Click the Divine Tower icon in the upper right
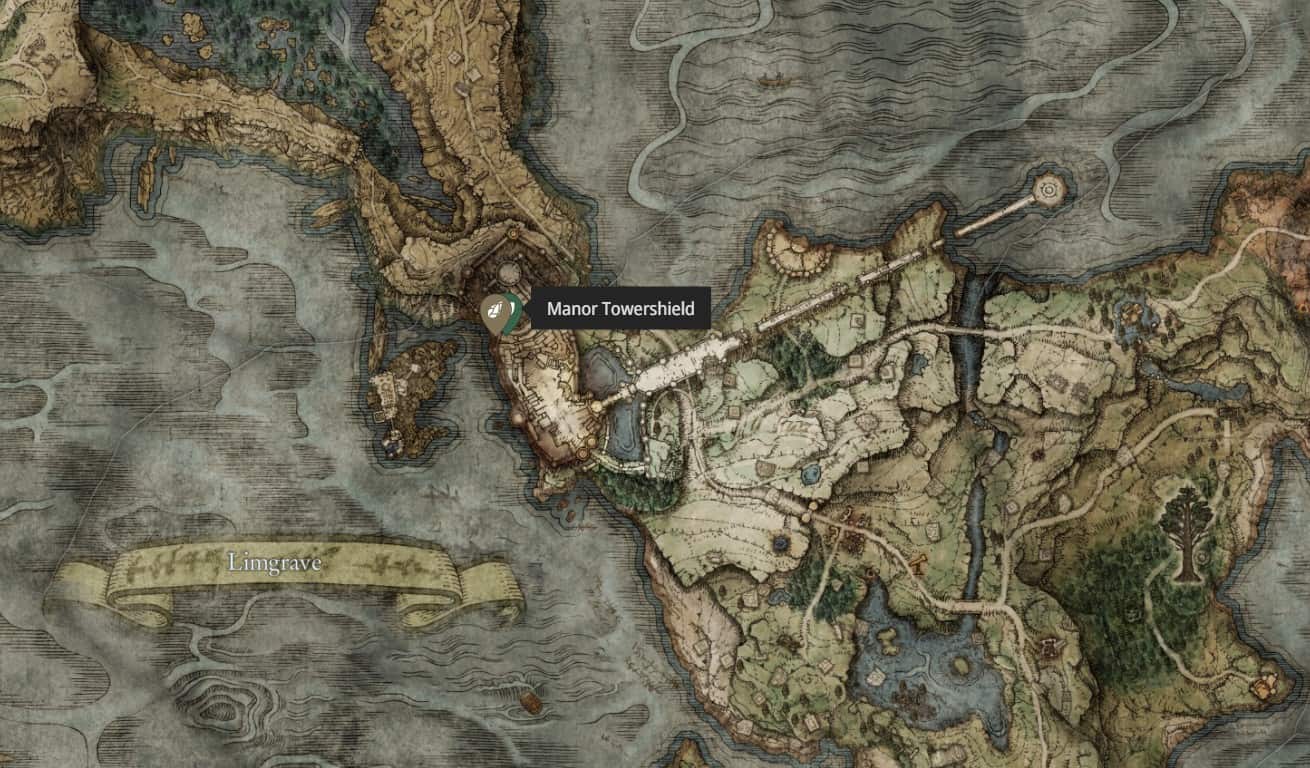The image size is (1310, 768). coord(1048,187)
